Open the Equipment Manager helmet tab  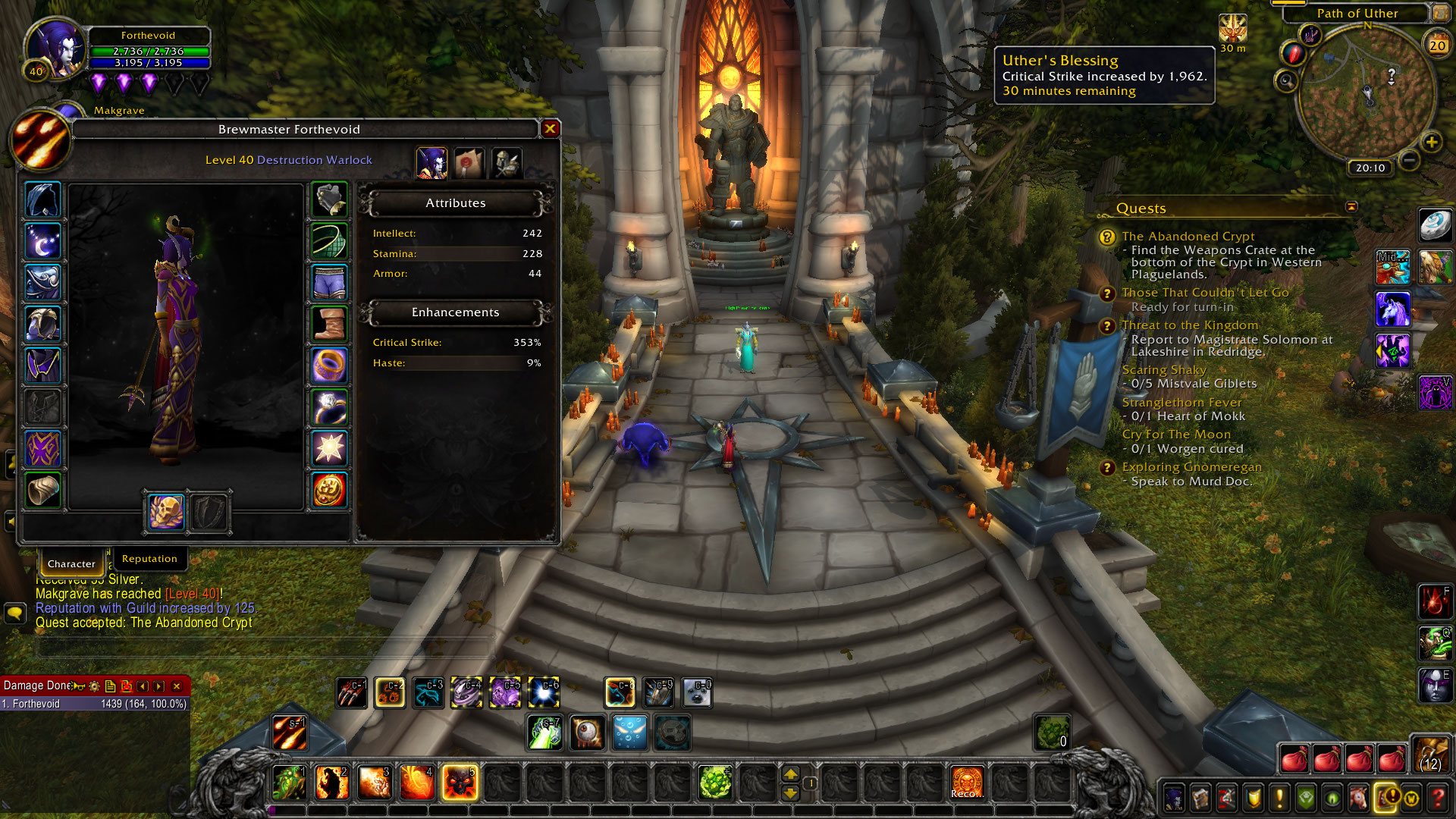[506, 162]
